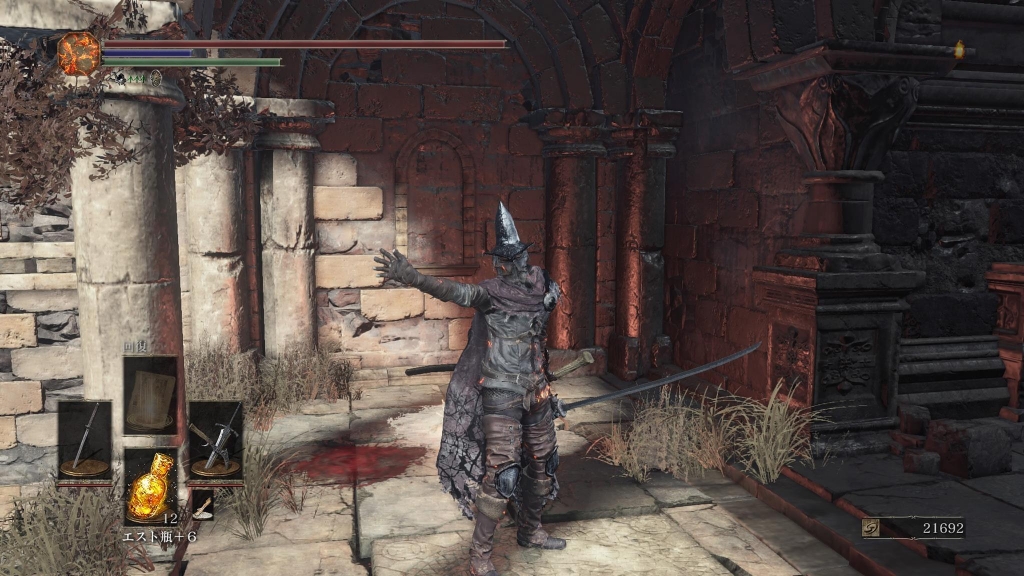Image resolution: width=1024 pixels, height=576 pixels.
Task: Choose the right-hand crossed swords slot
Action: 215,439
